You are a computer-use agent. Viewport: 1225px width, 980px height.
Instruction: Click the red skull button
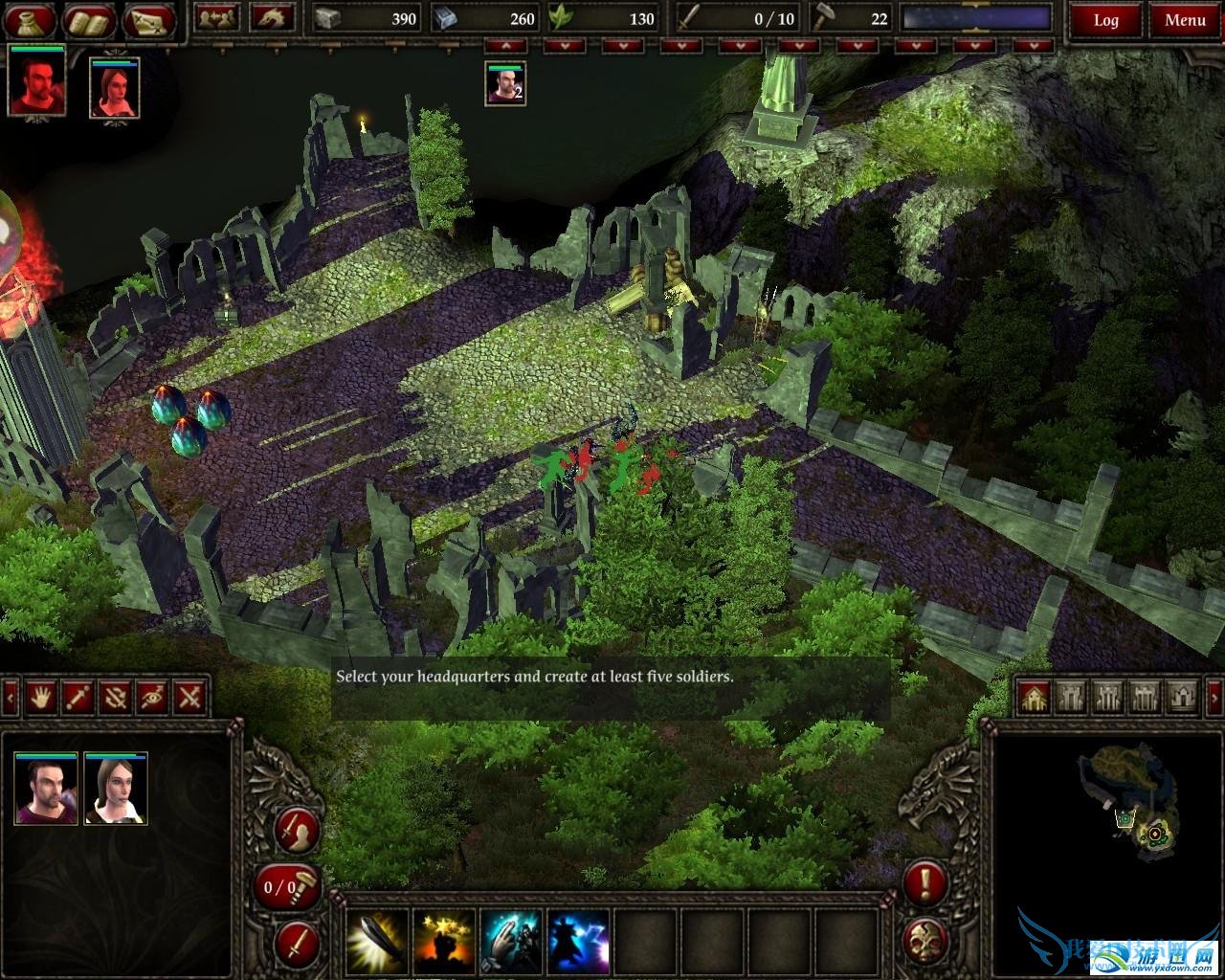[x=925, y=939]
